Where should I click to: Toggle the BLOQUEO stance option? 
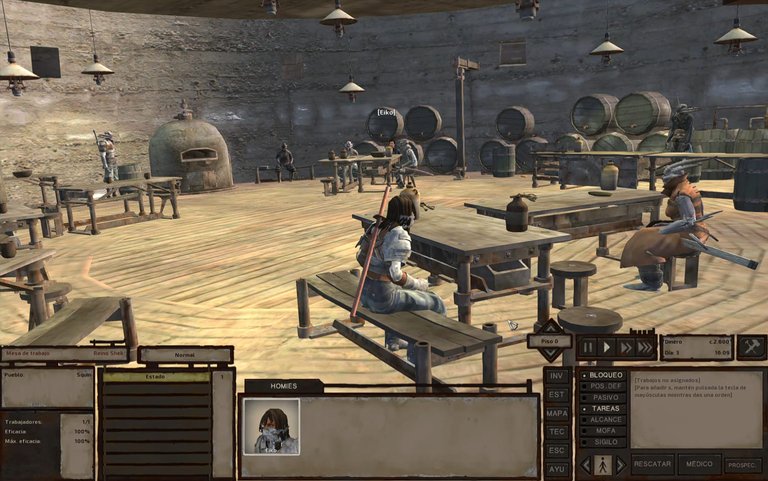coord(606,375)
